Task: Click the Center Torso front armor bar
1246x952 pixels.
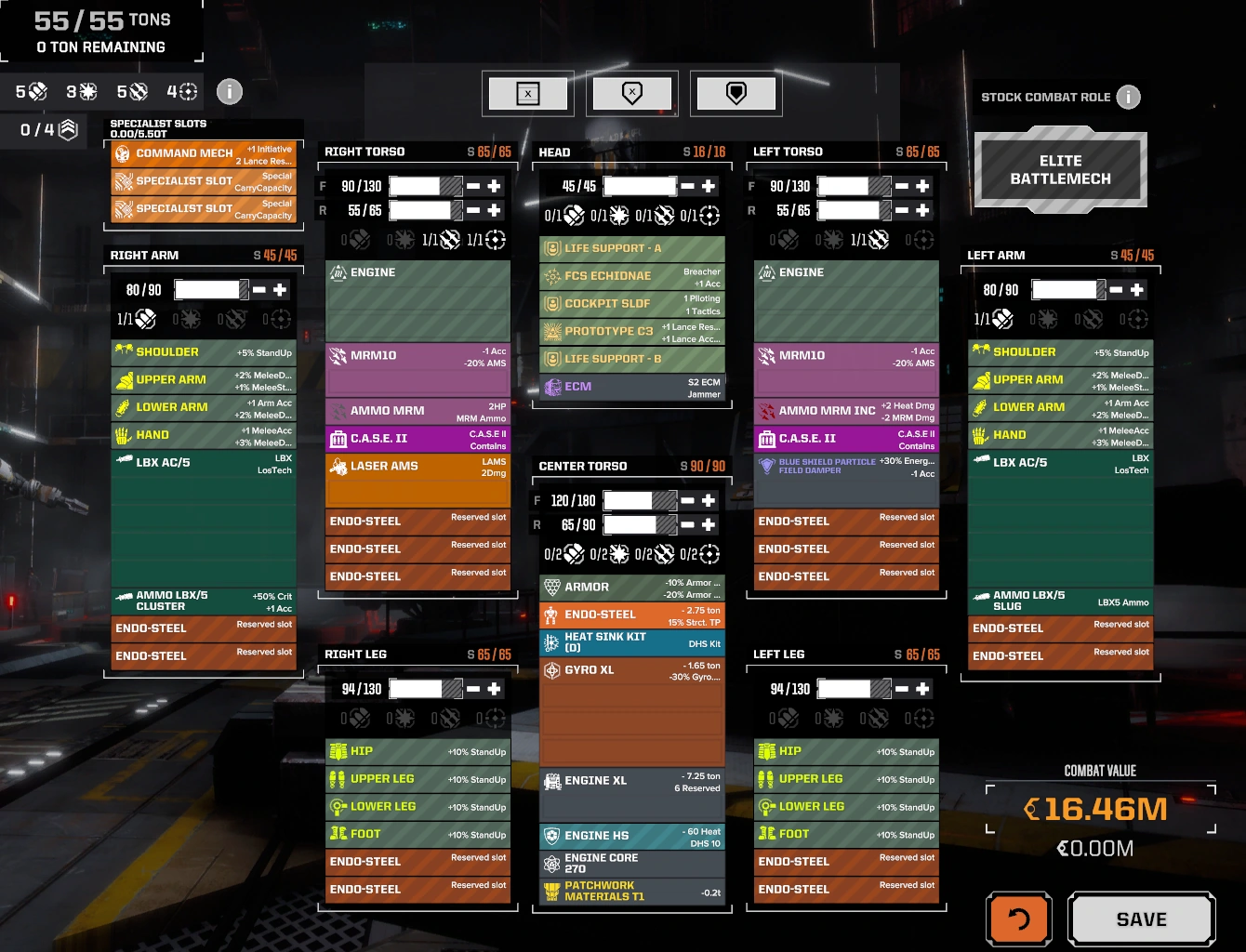Action: 642,500
